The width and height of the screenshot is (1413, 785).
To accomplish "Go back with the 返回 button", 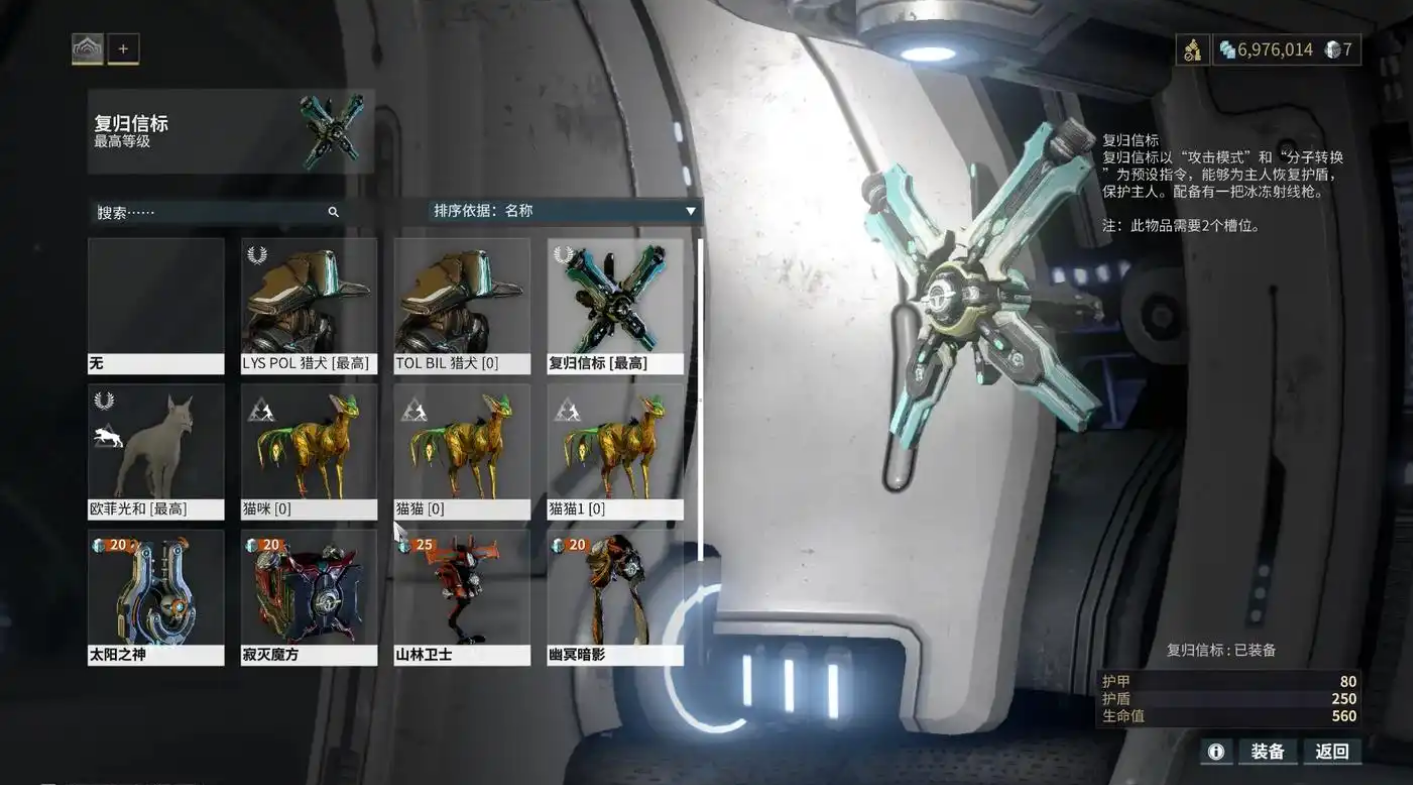I will click(1332, 751).
